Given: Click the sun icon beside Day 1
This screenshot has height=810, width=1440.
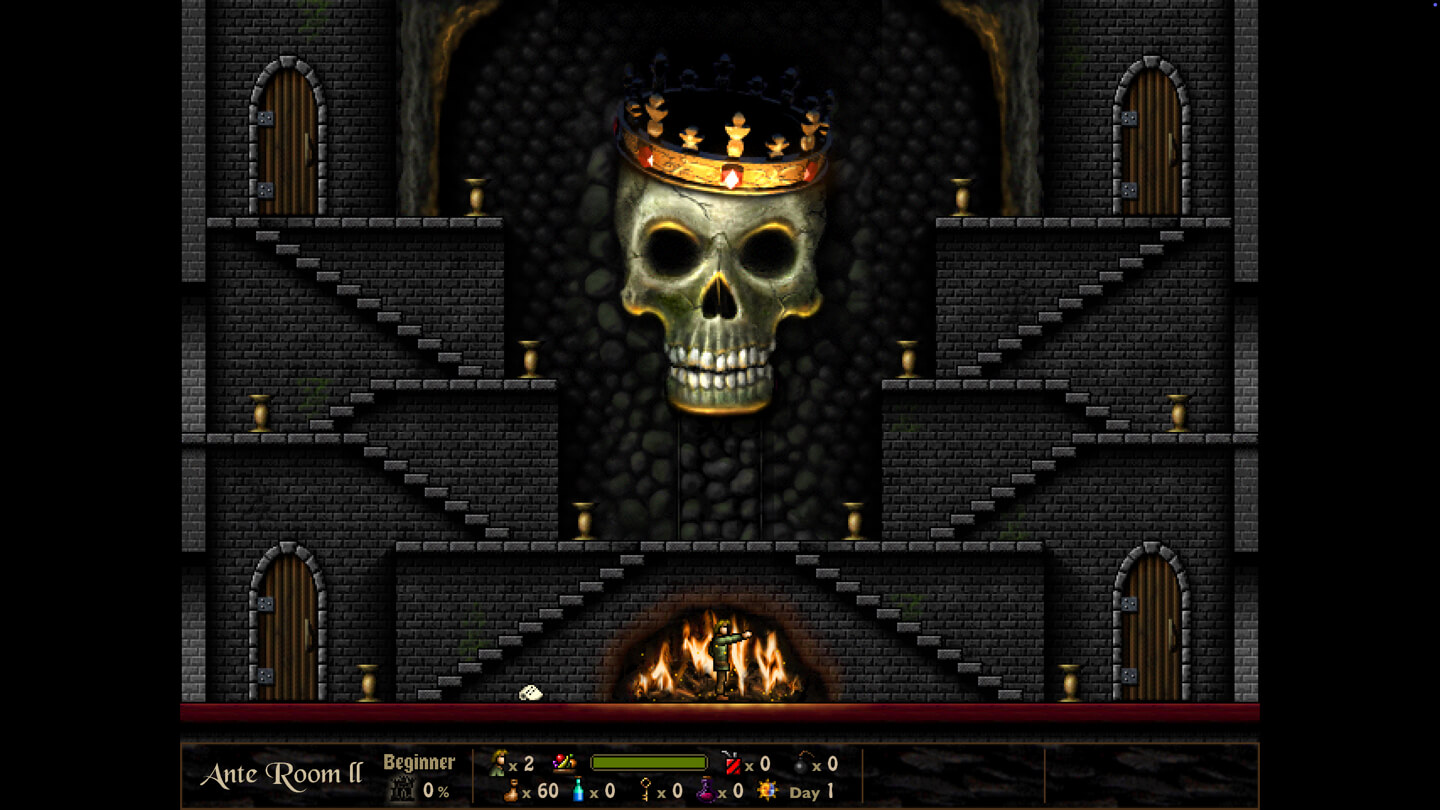Looking at the screenshot, I should point(768,790).
